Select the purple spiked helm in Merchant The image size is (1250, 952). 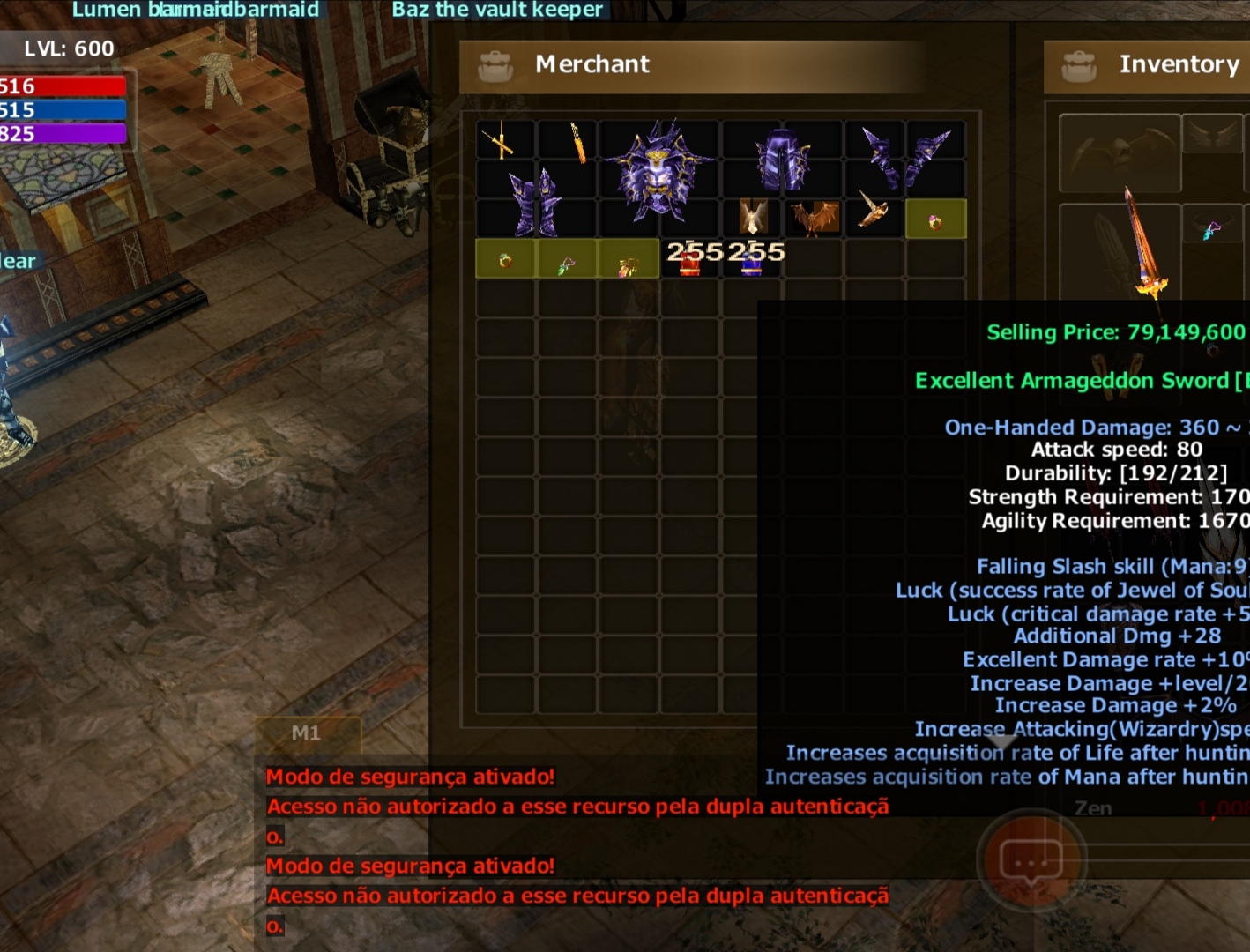click(658, 172)
